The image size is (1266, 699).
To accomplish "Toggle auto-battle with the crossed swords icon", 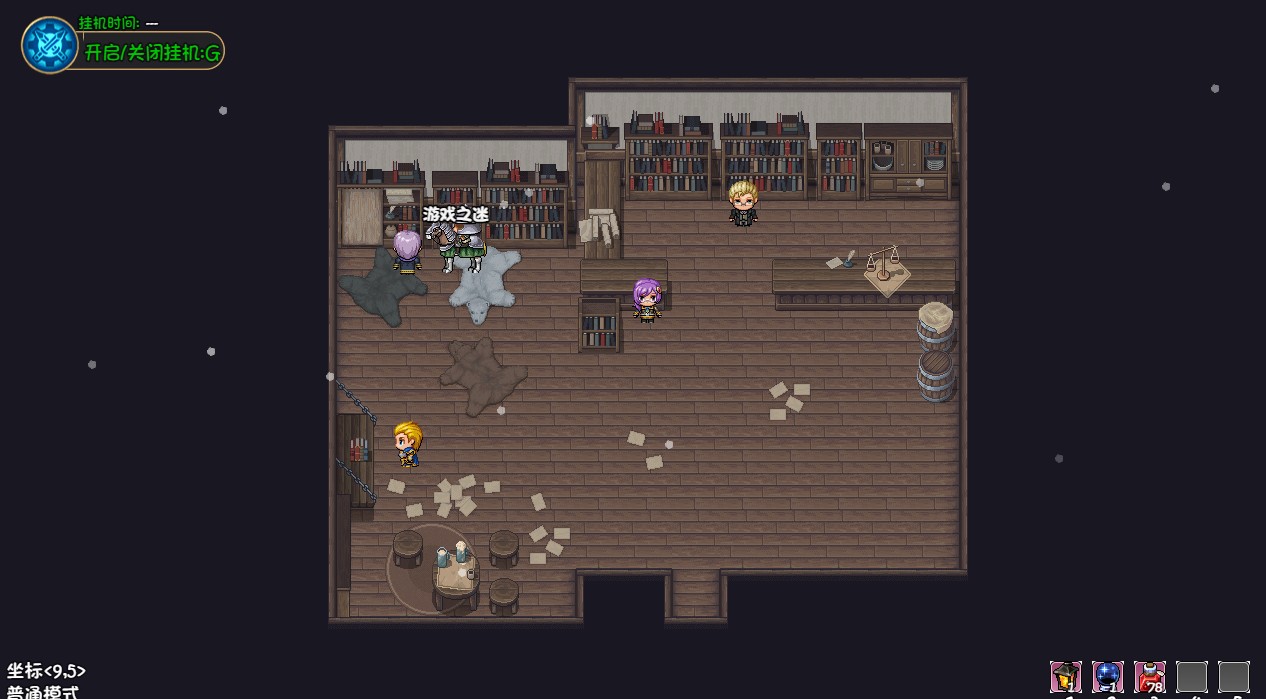I will (x=49, y=45).
